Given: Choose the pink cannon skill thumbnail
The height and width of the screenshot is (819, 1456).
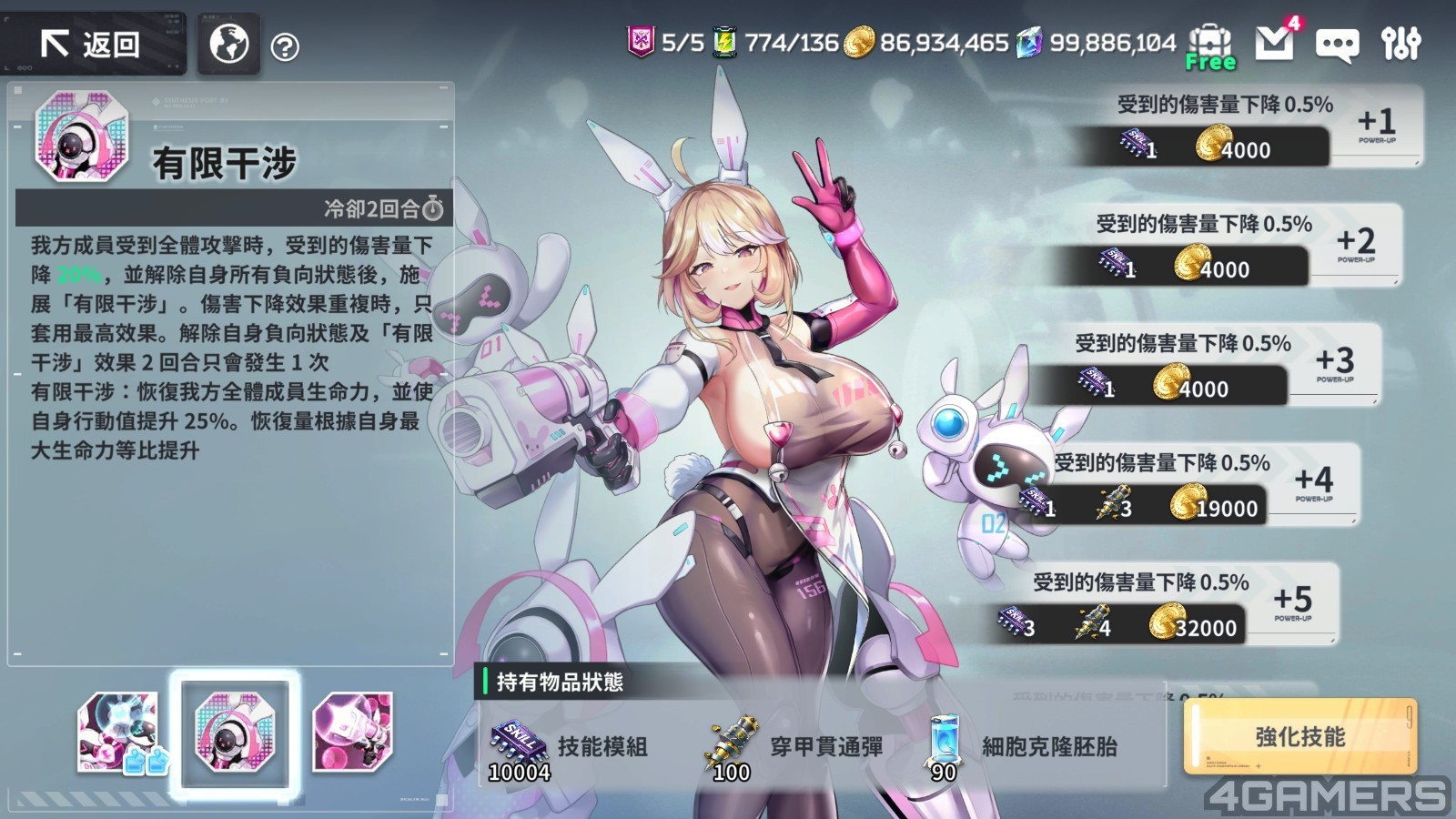Looking at the screenshot, I should coord(352,733).
